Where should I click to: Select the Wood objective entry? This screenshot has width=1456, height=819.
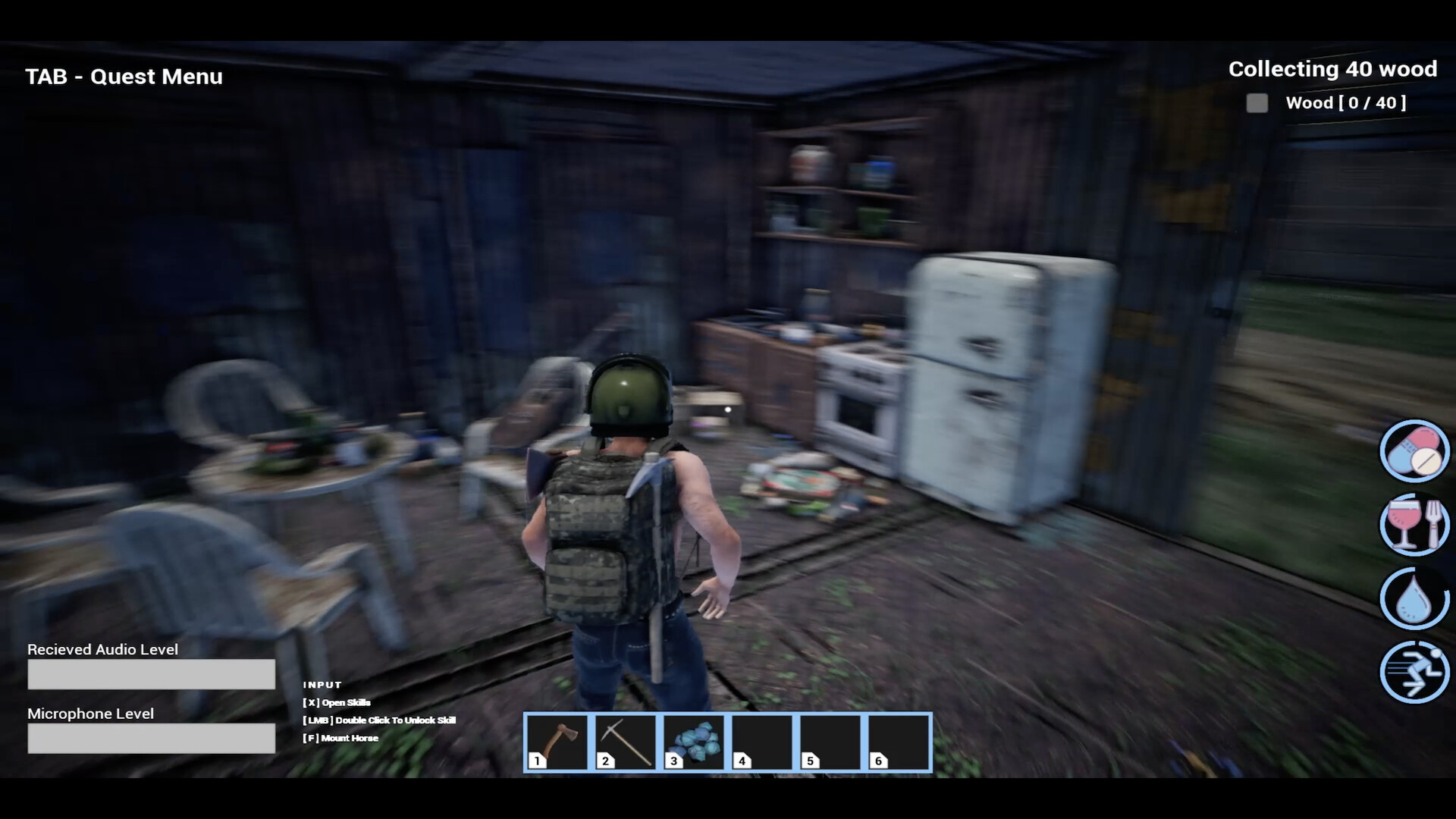click(x=1345, y=103)
